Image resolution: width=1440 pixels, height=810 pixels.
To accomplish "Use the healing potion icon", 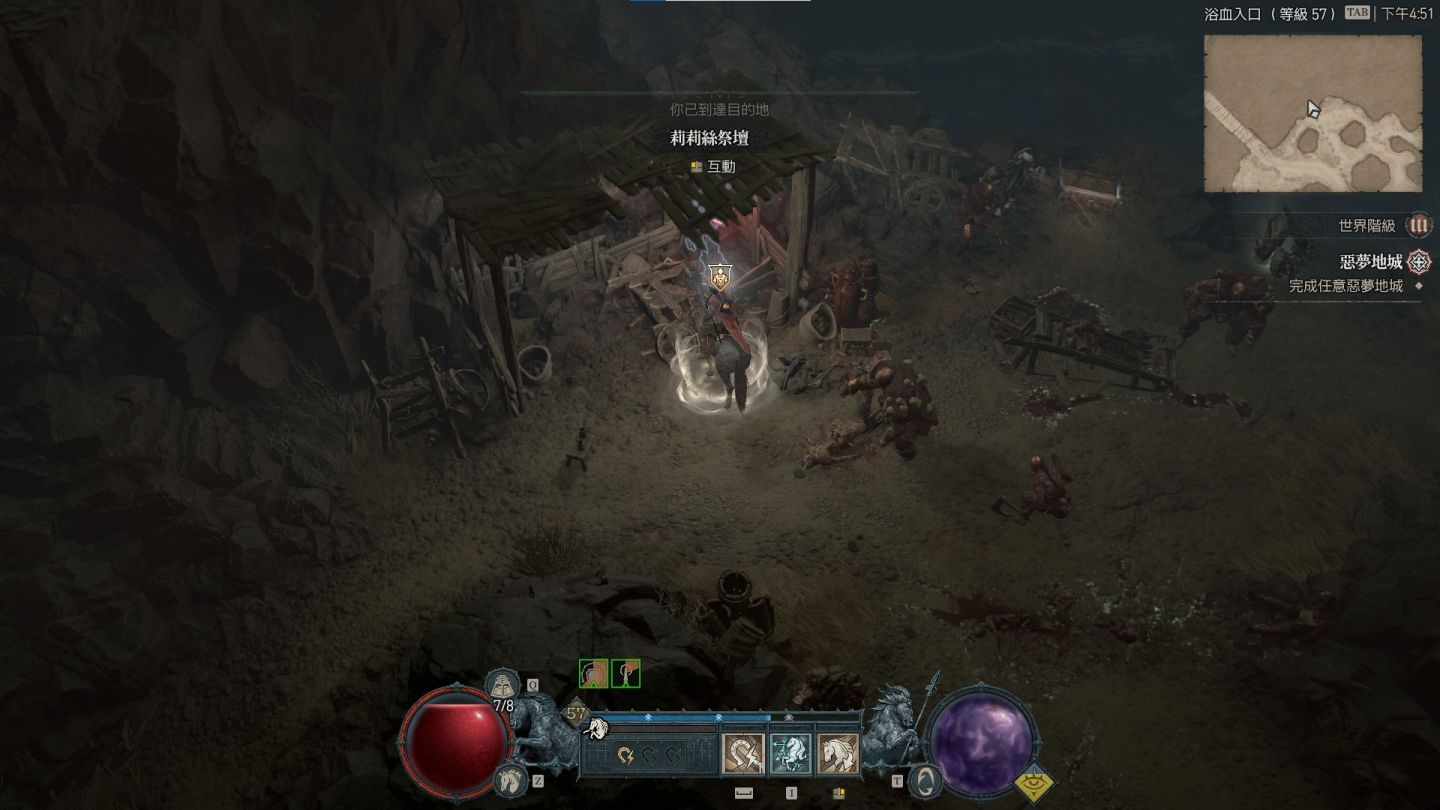I will (502, 685).
